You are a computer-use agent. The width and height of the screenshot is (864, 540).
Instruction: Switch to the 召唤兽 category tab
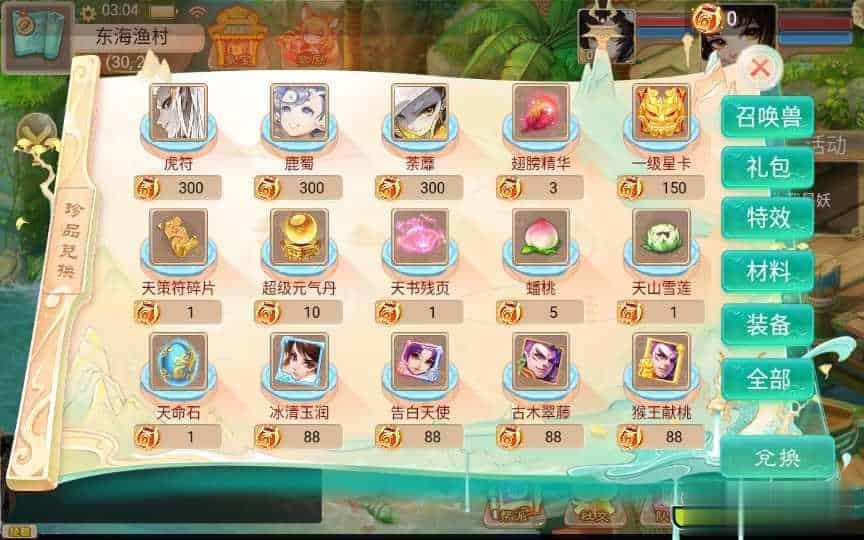coord(768,117)
